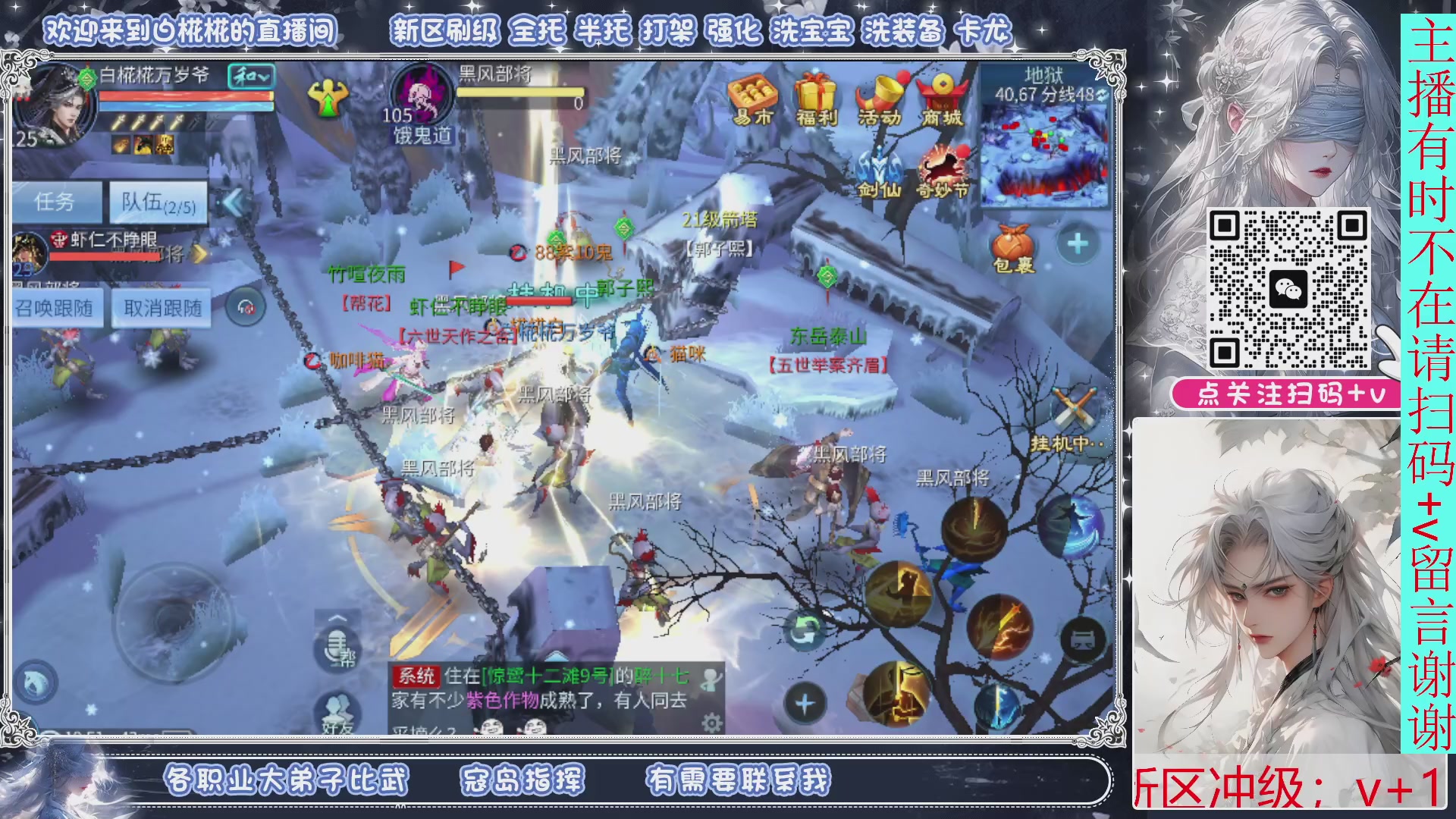Viewport: 1456px width, 819px height.
Task: Open the 易市 marketplace icon
Action: pos(754,93)
